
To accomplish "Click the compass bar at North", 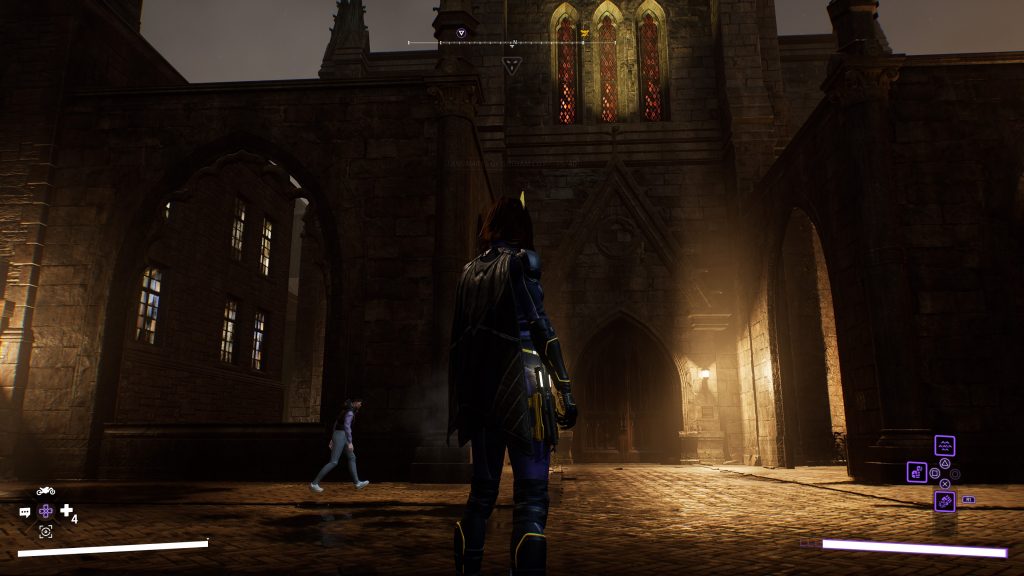I will [x=513, y=43].
